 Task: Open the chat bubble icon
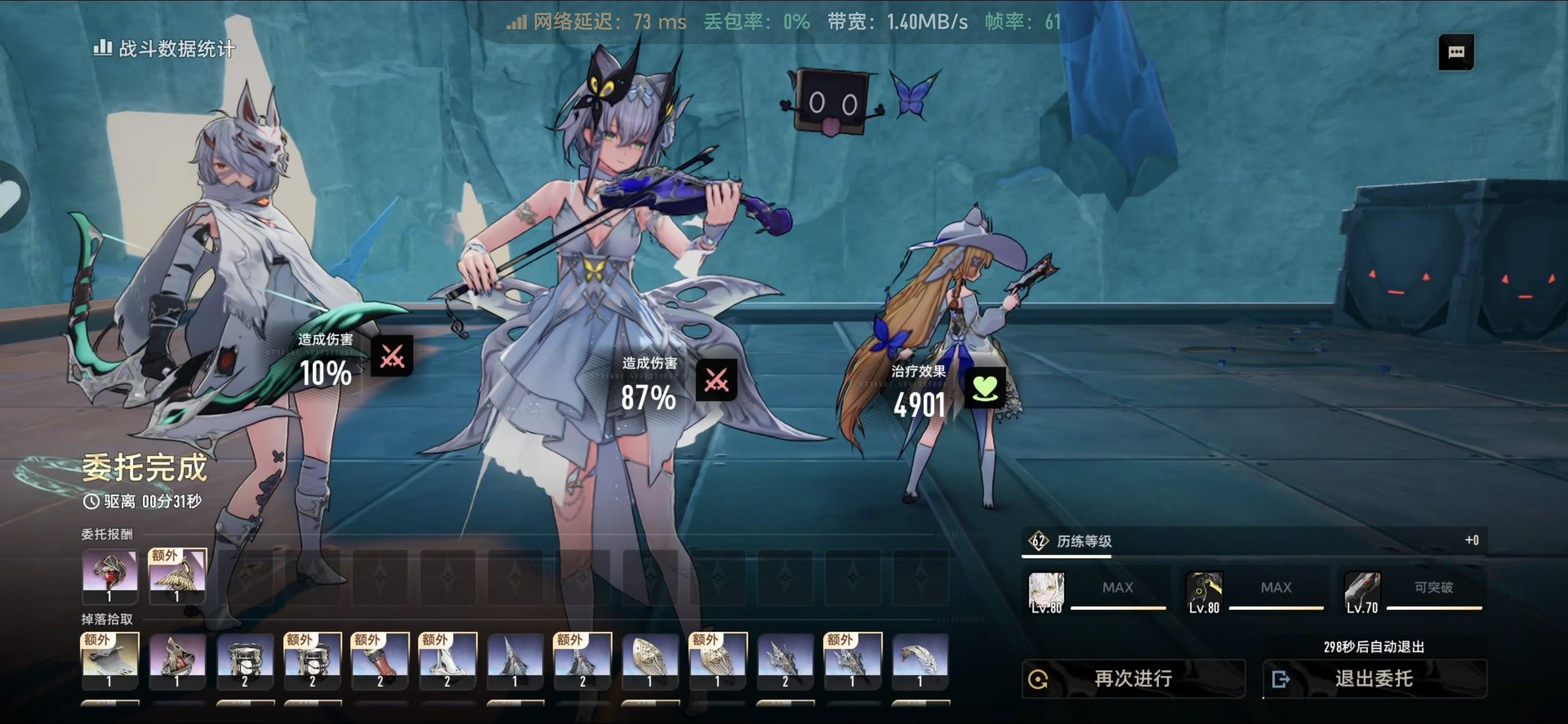[1456, 52]
